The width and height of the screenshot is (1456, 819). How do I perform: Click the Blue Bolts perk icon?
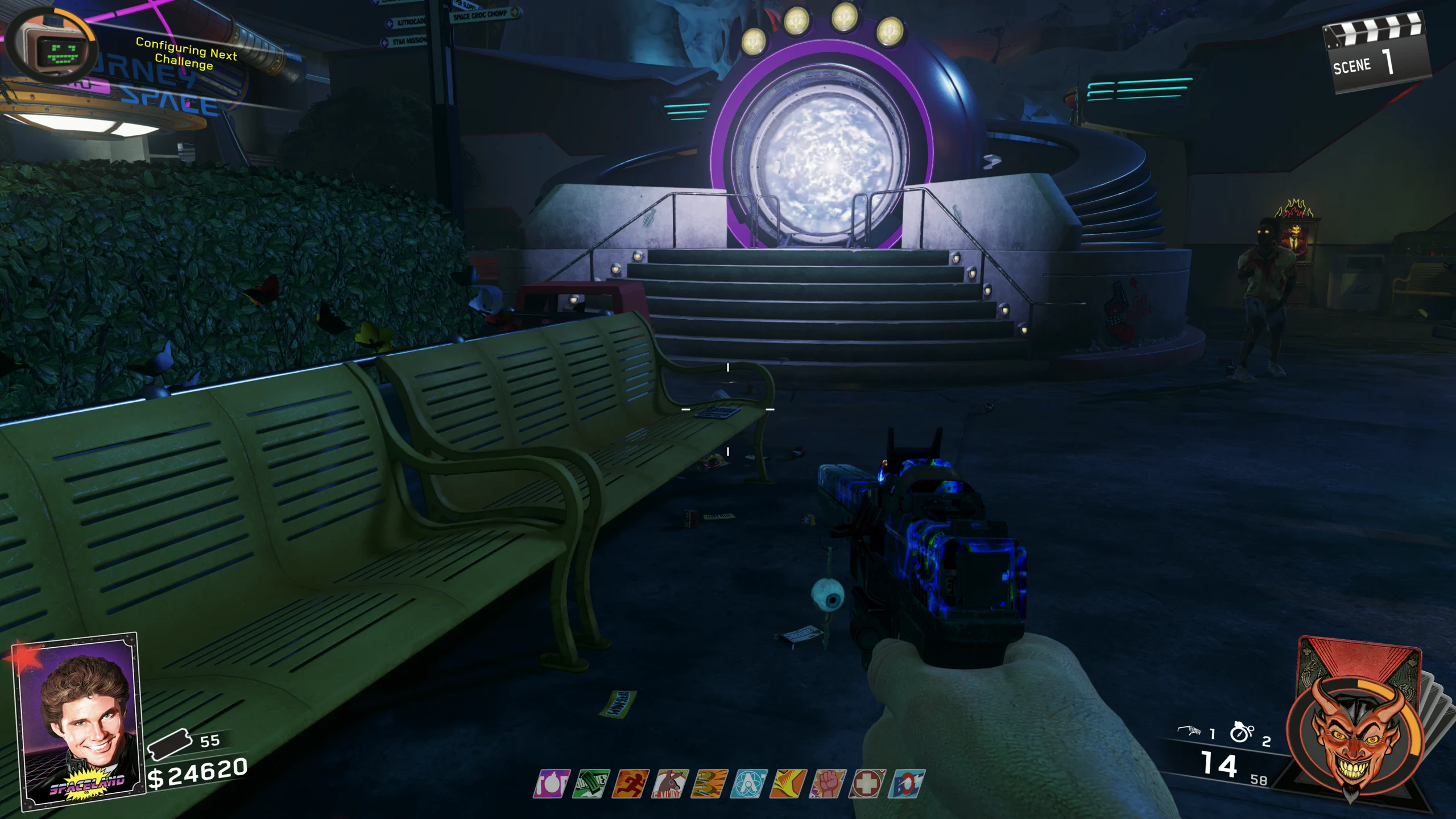[907, 784]
